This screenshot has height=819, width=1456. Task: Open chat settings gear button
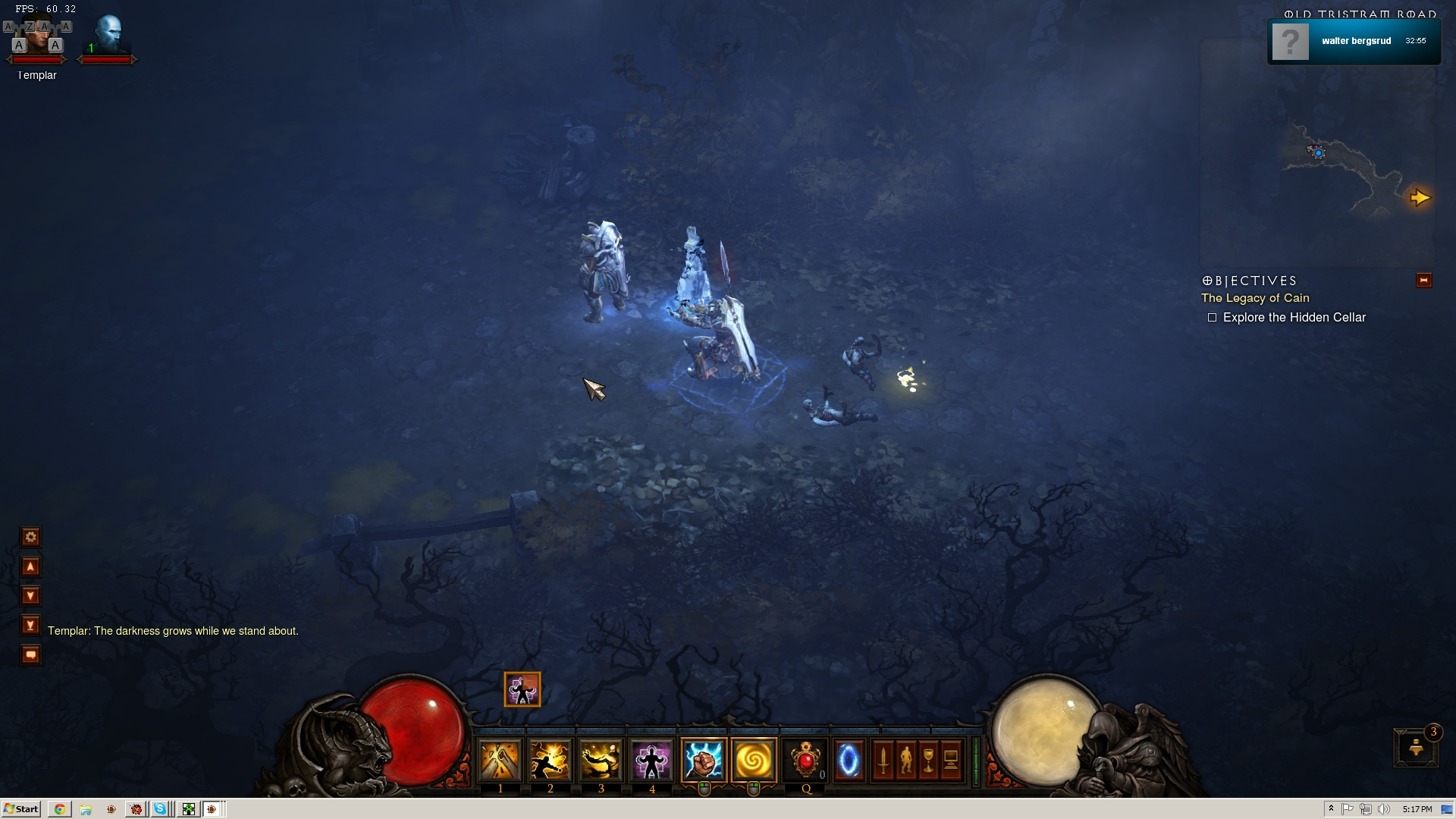[30, 538]
